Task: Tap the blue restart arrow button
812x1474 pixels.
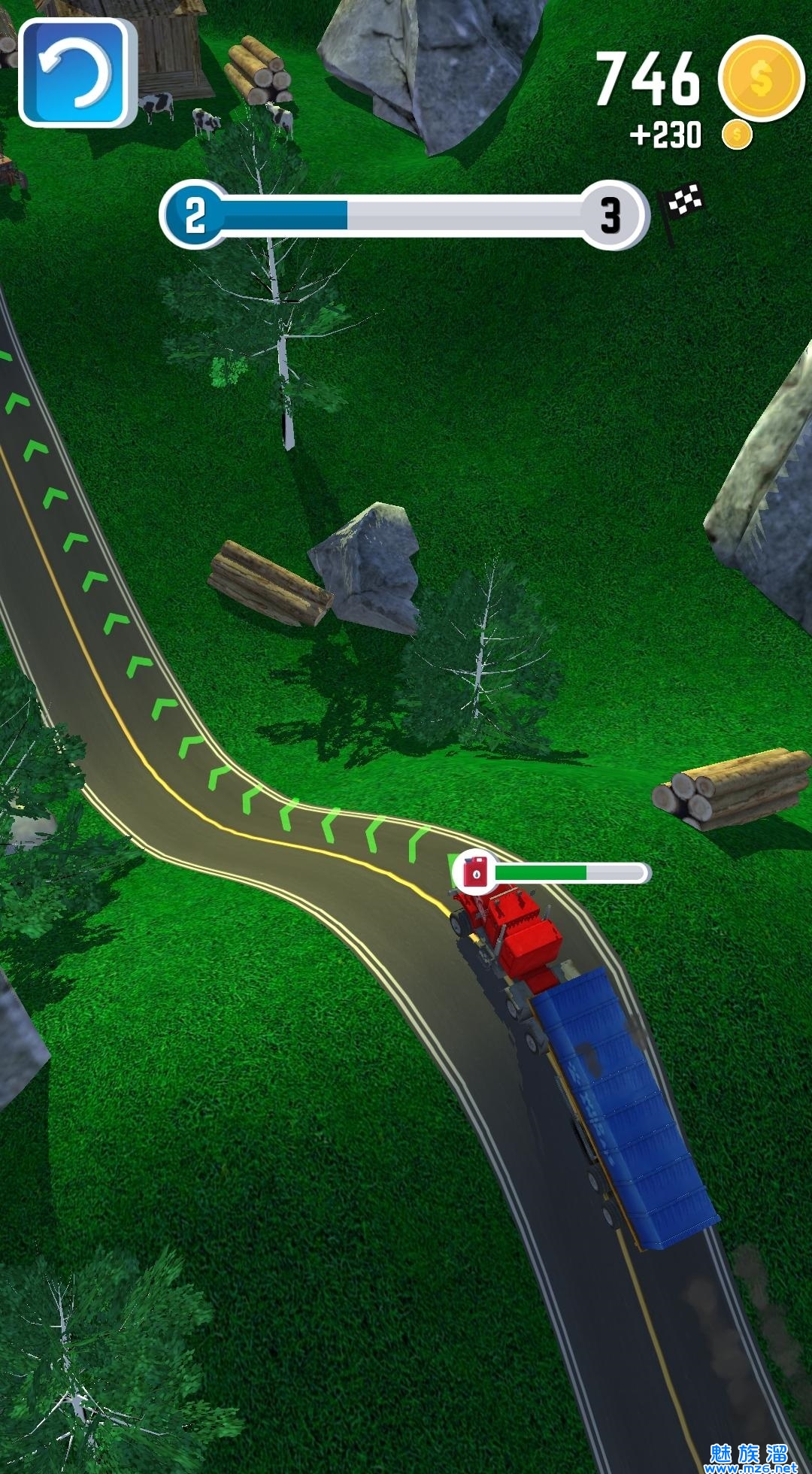Action: click(x=74, y=73)
